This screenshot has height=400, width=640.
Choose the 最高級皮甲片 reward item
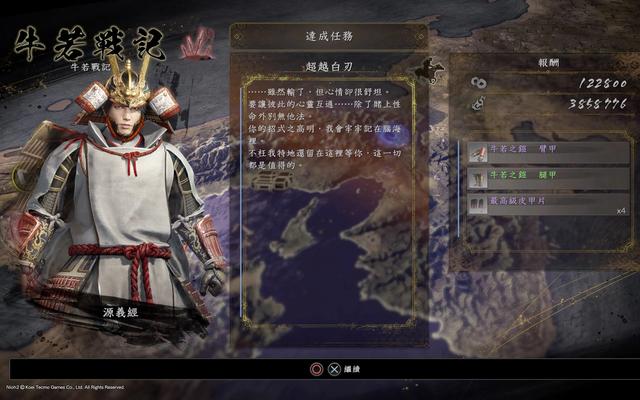[548, 204]
